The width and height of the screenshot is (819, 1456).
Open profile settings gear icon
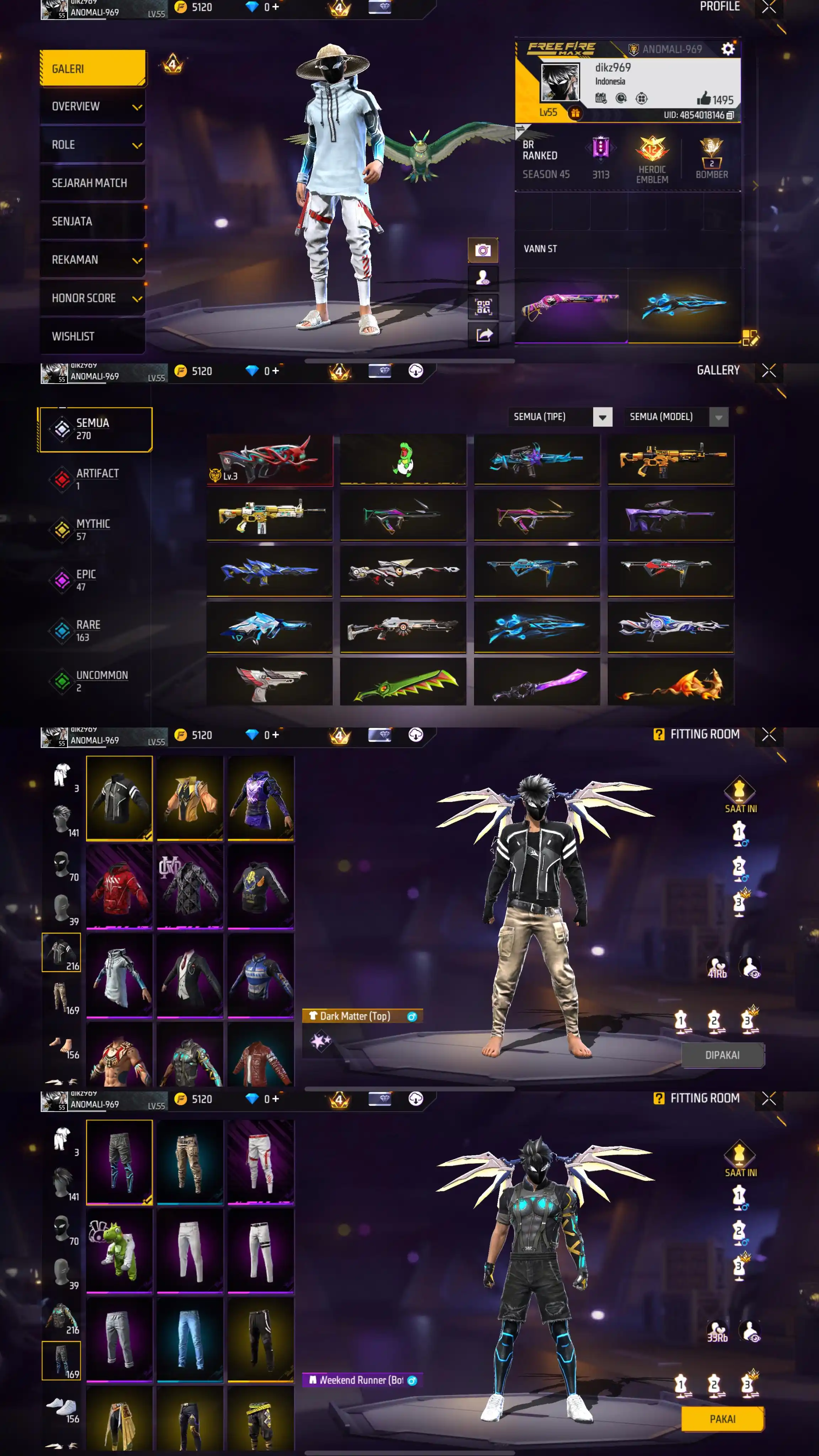[x=727, y=49]
